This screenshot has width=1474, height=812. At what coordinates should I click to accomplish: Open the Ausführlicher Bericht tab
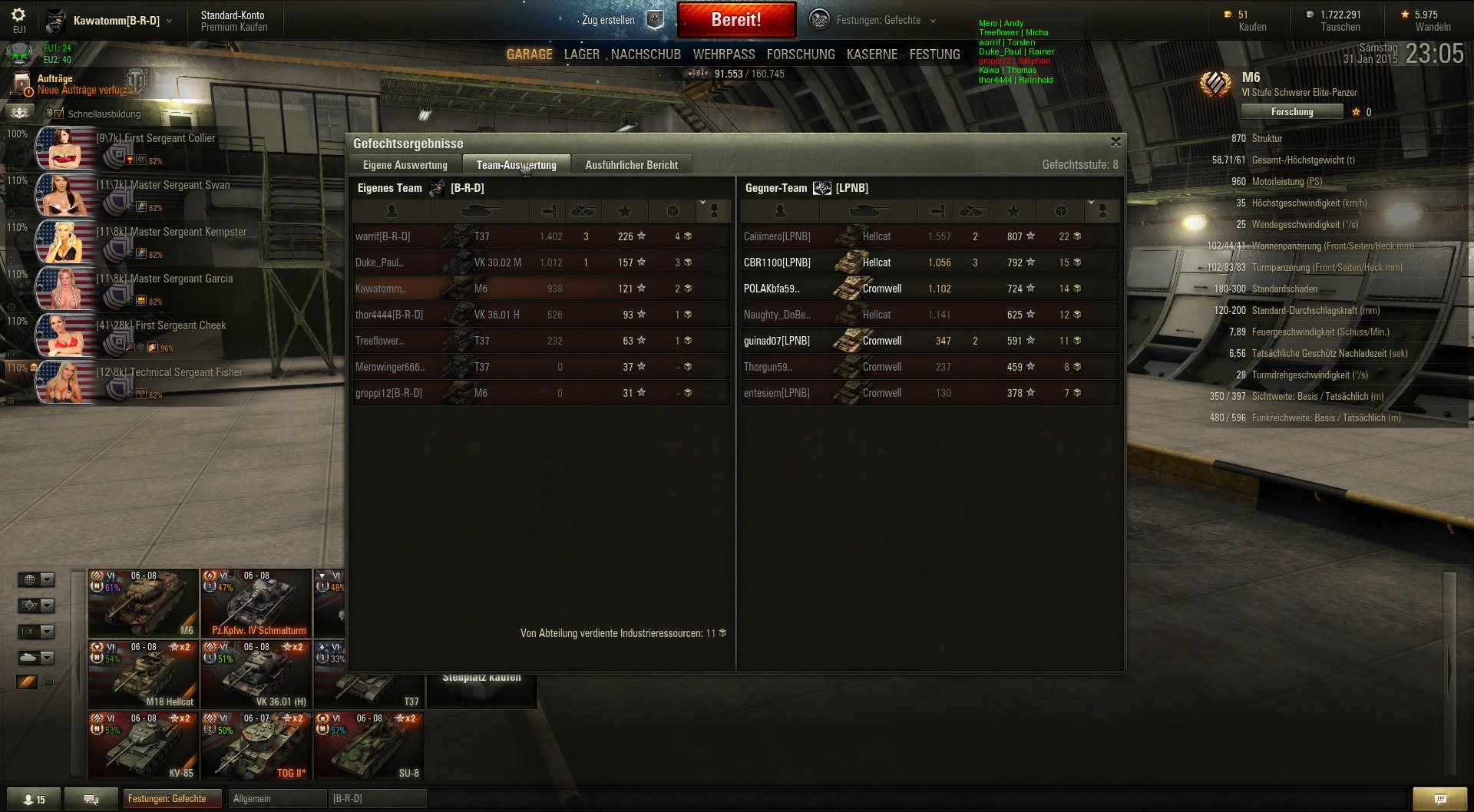click(x=631, y=165)
